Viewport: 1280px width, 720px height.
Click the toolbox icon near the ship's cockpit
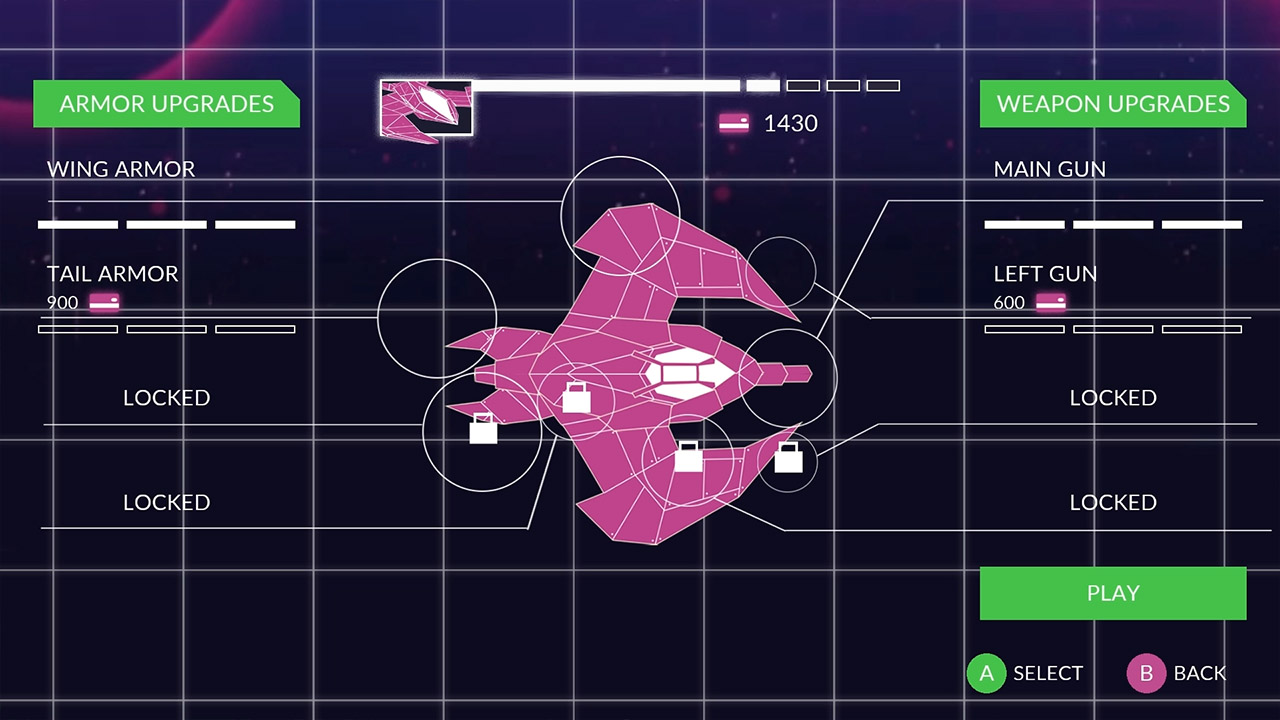[x=575, y=396]
